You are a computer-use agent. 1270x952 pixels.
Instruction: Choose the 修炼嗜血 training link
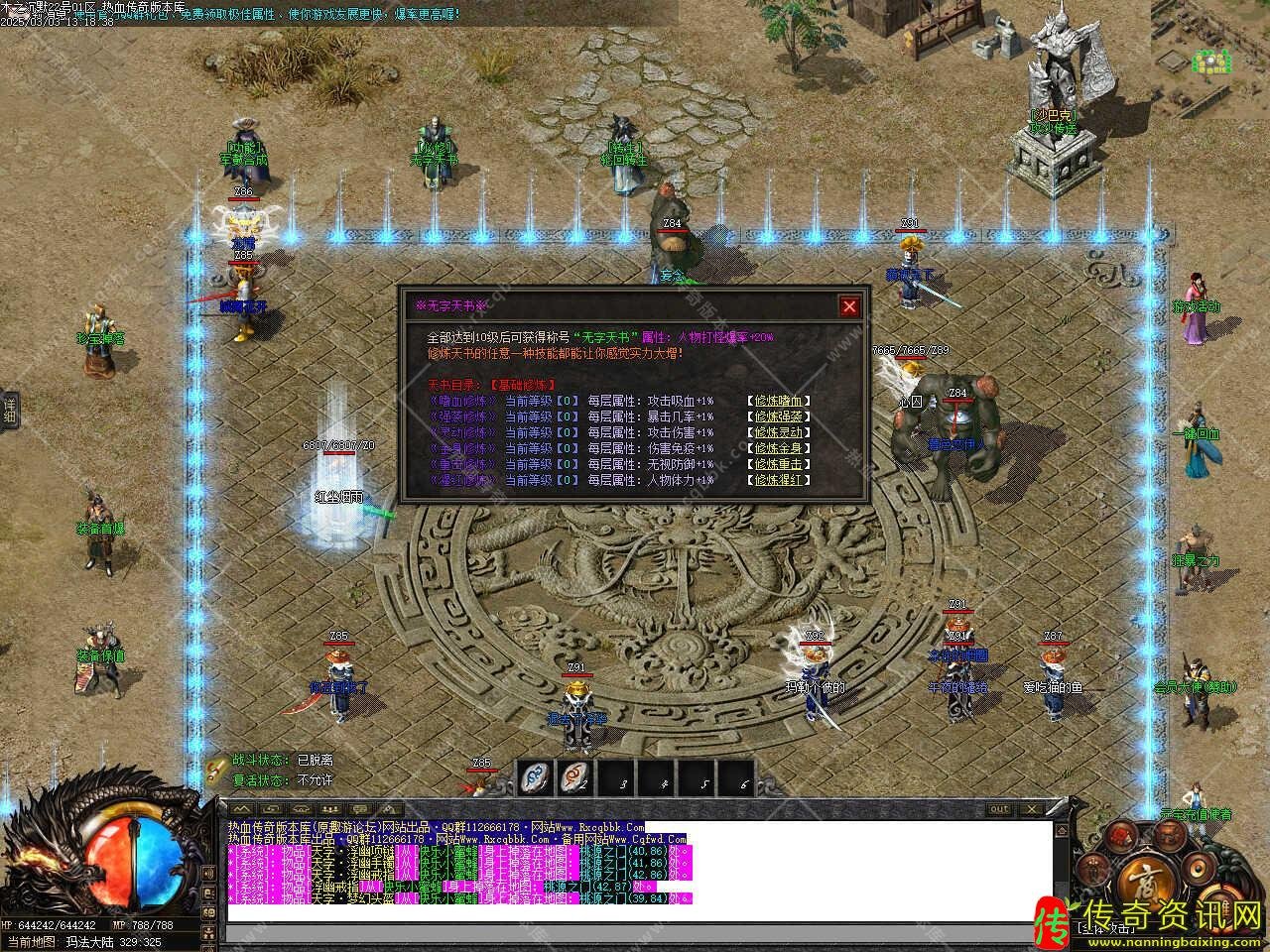tap(781, 401)
